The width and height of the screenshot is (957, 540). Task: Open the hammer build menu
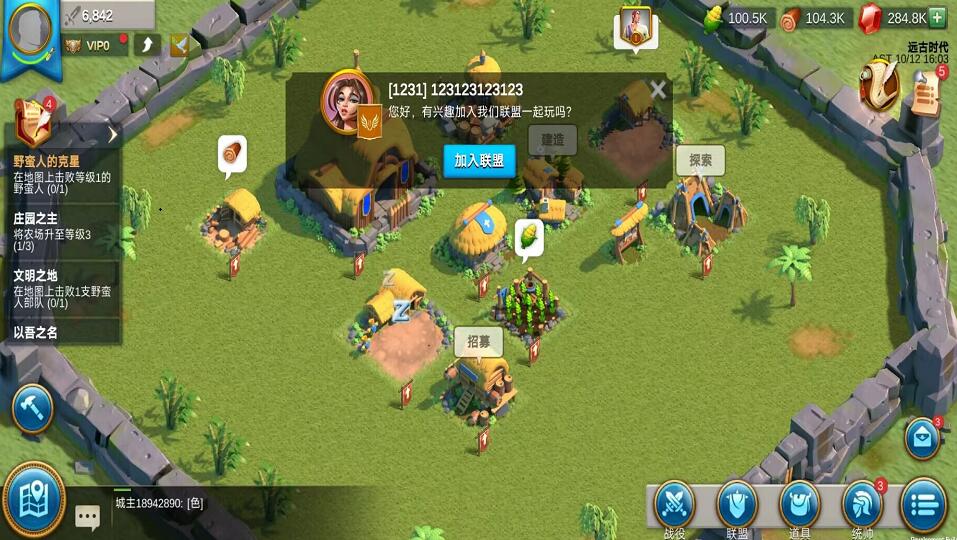[x=32, y=408]
